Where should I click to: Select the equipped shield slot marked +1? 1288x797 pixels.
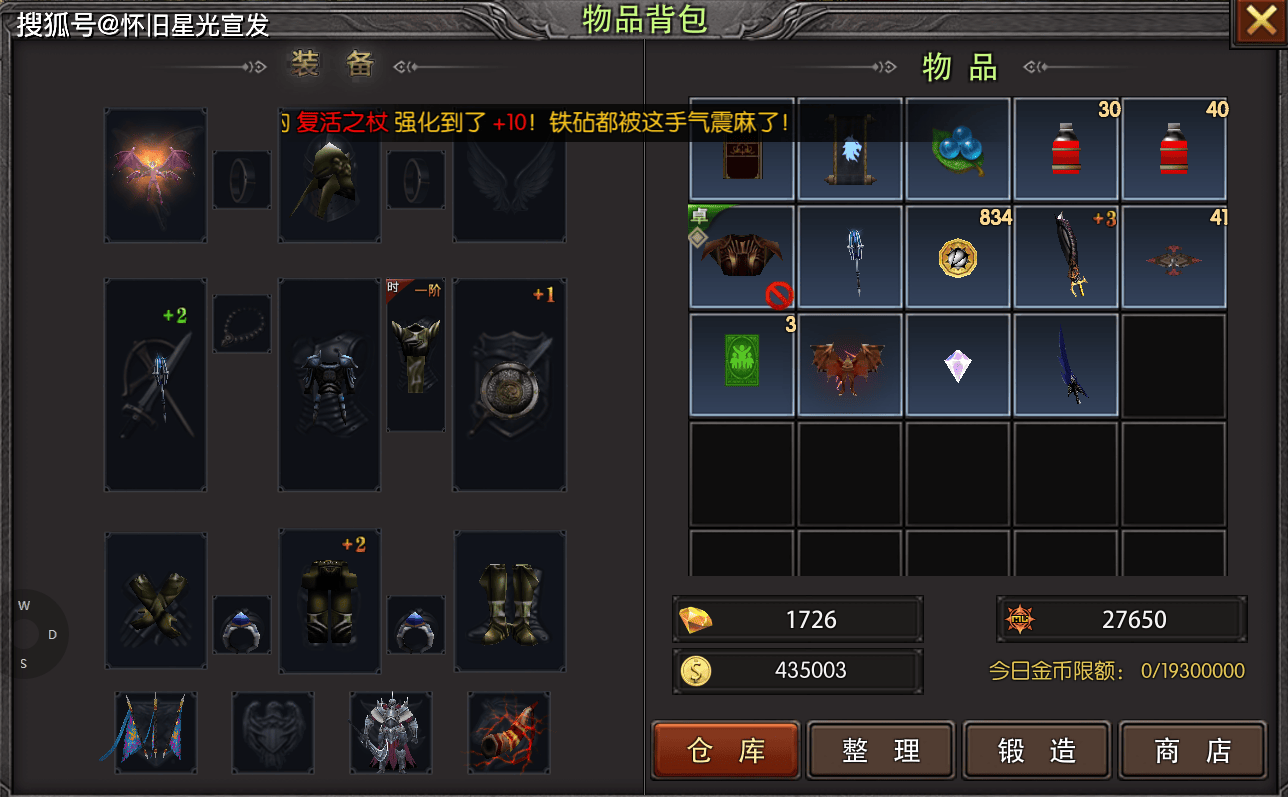[509, 385]
